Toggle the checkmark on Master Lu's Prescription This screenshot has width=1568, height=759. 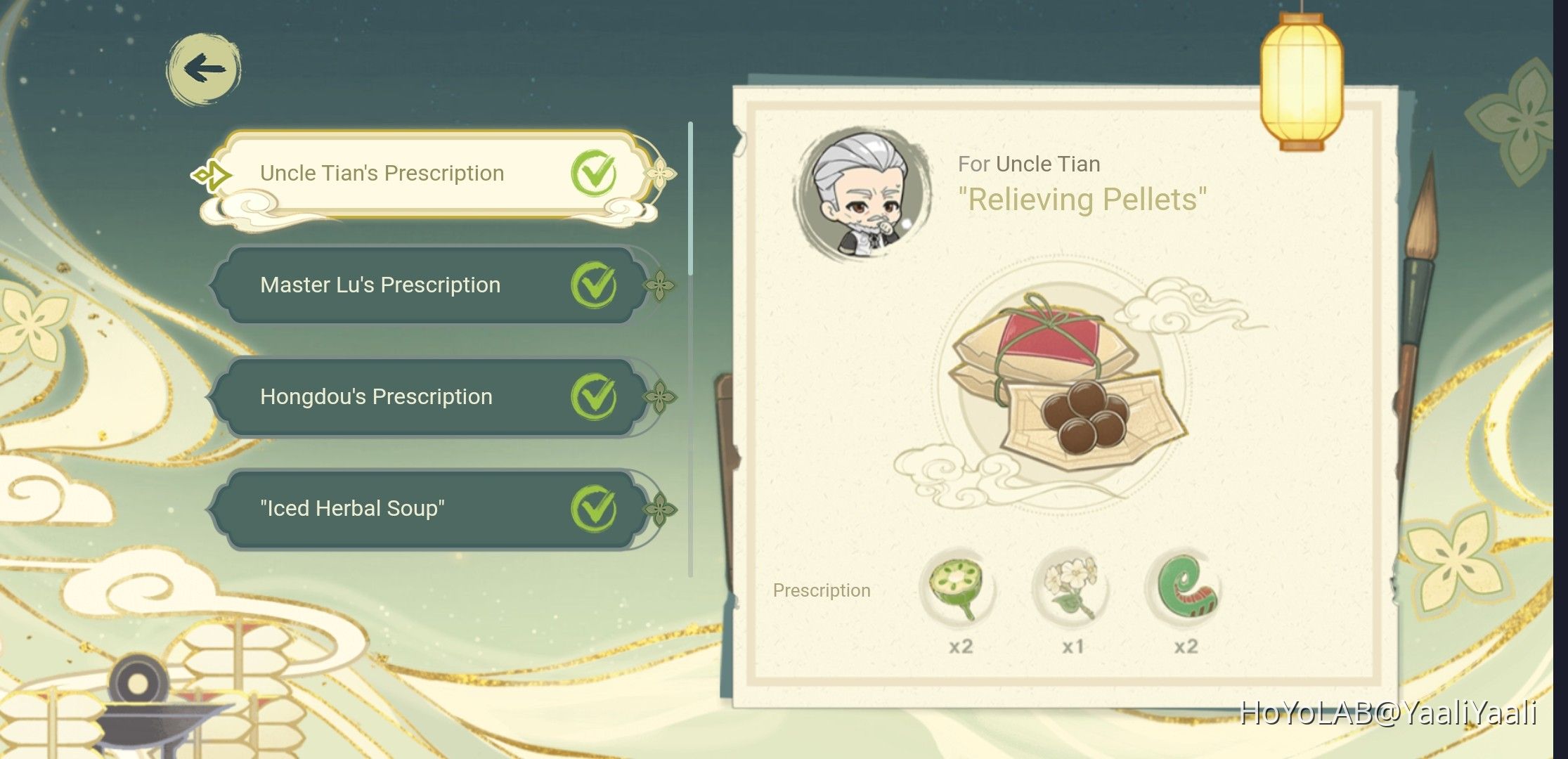[592, 285]
